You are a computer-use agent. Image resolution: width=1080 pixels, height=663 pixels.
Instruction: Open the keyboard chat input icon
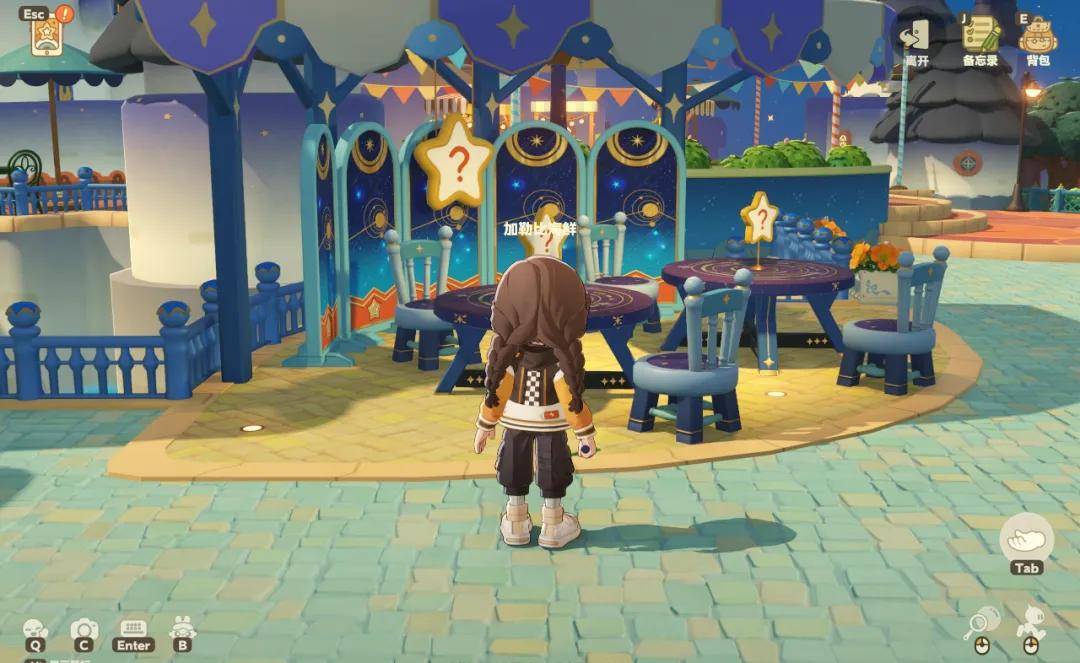(x=134, y=630)
